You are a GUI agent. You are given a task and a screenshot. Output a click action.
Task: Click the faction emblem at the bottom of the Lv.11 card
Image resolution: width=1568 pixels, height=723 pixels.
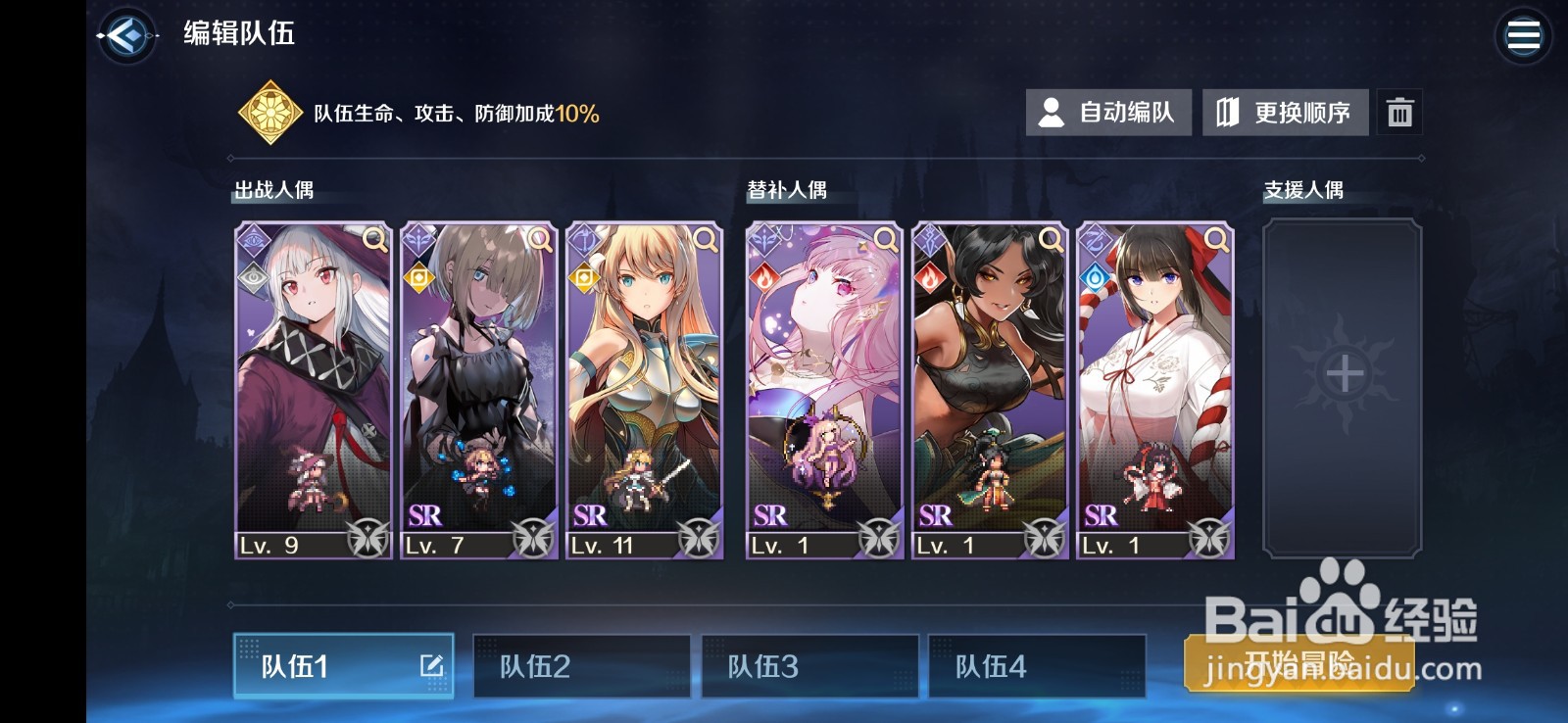(x=700, y=538)
